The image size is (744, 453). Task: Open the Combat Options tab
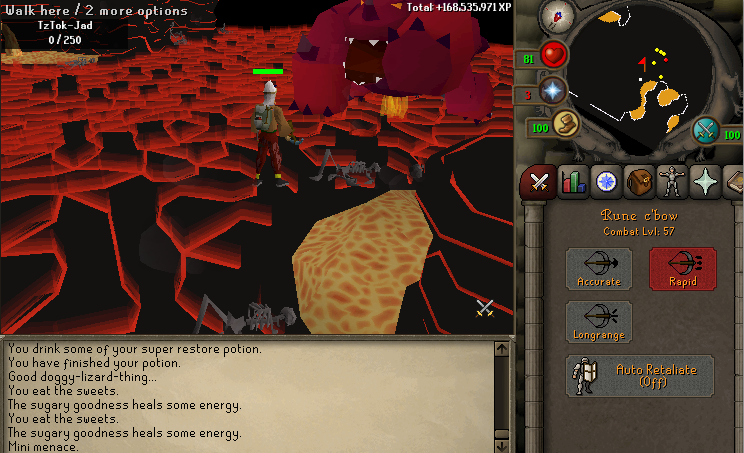(540, 182)
